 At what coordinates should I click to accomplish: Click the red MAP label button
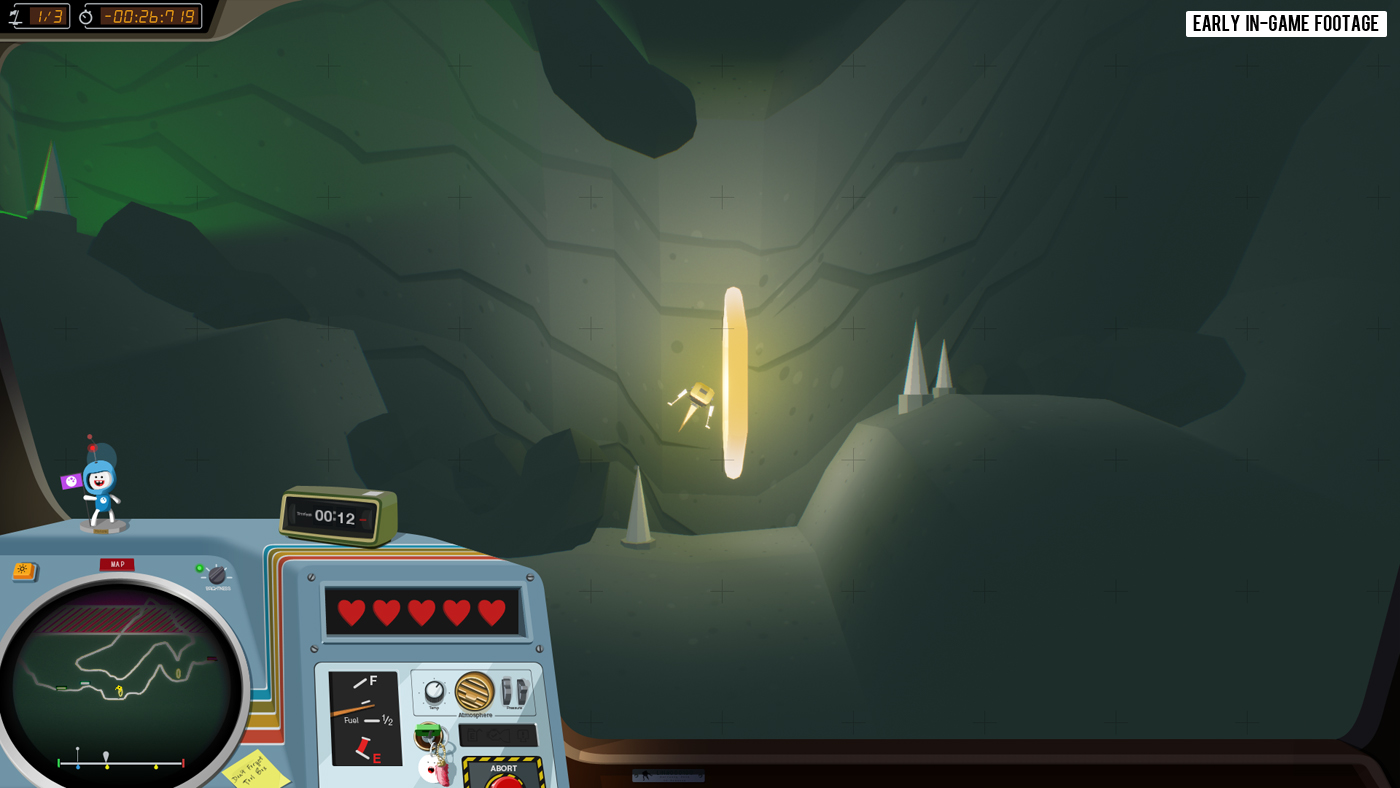point(117,565)
